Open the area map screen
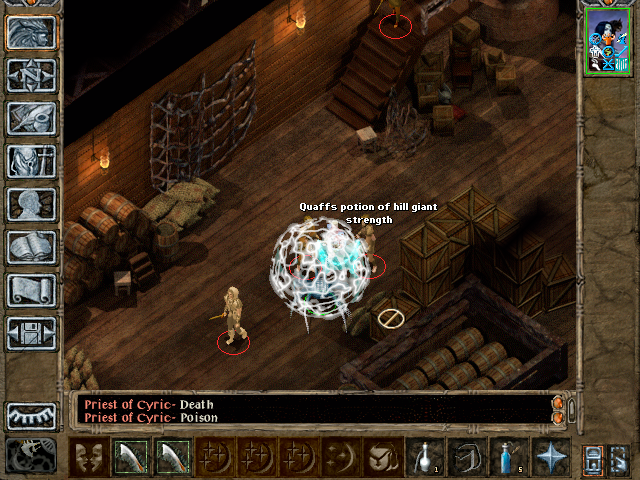Screen dimensions: 640x480 [31, 75]
